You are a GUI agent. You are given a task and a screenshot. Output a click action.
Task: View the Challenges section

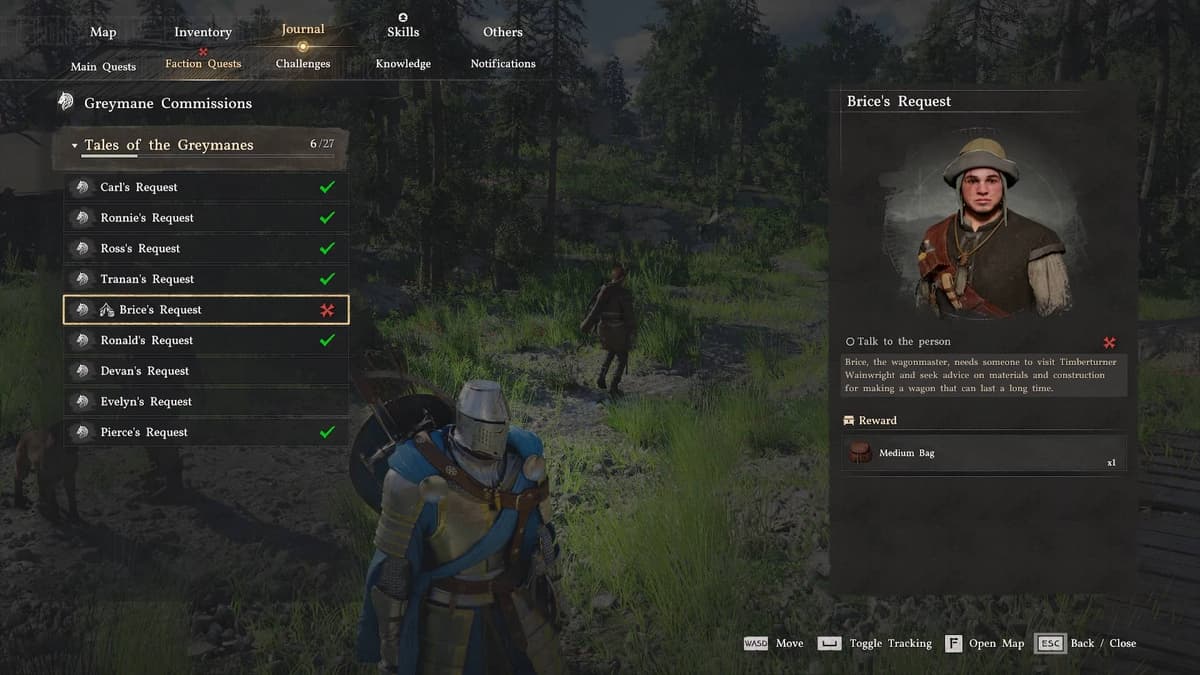pos(303,64)
